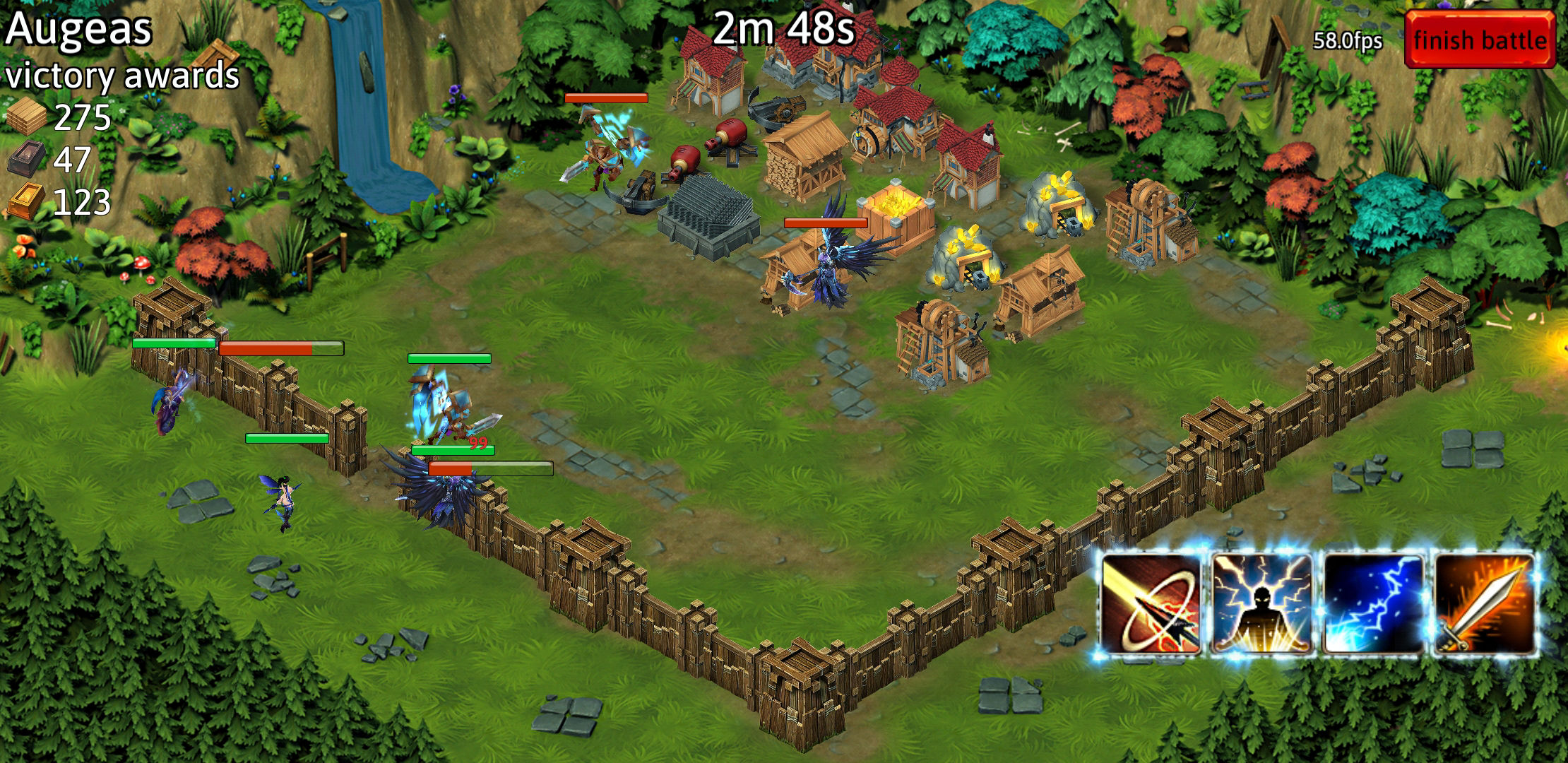Activate the spinning arrow strike ability
The image size is (1568, 763).
click(x=1151, y=605)
